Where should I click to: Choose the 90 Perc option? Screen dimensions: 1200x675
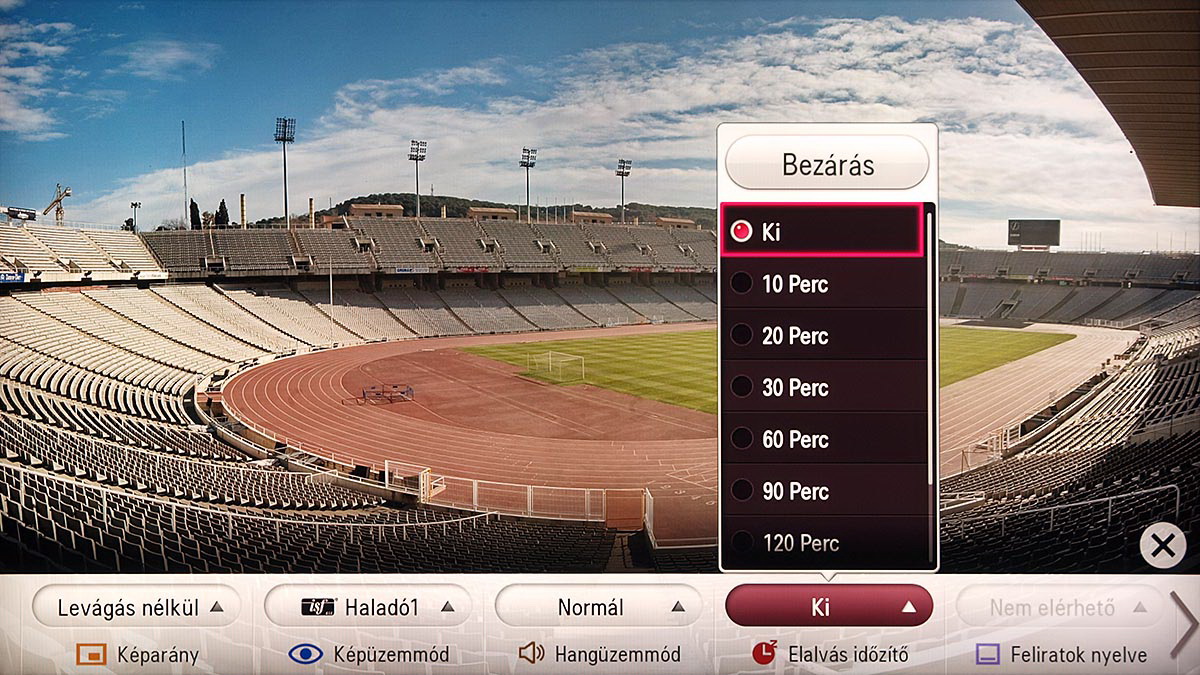[820, 492]
